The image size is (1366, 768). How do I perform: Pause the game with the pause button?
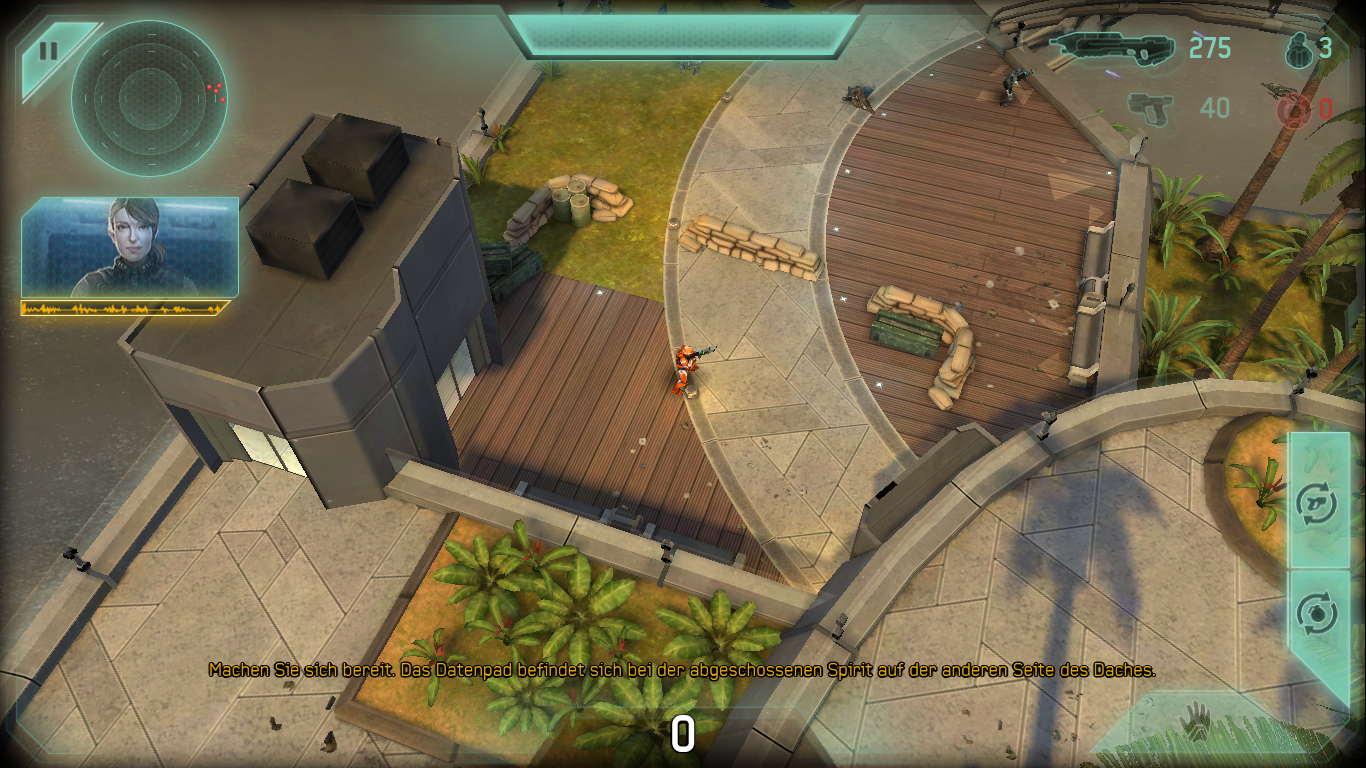[48, 52]
